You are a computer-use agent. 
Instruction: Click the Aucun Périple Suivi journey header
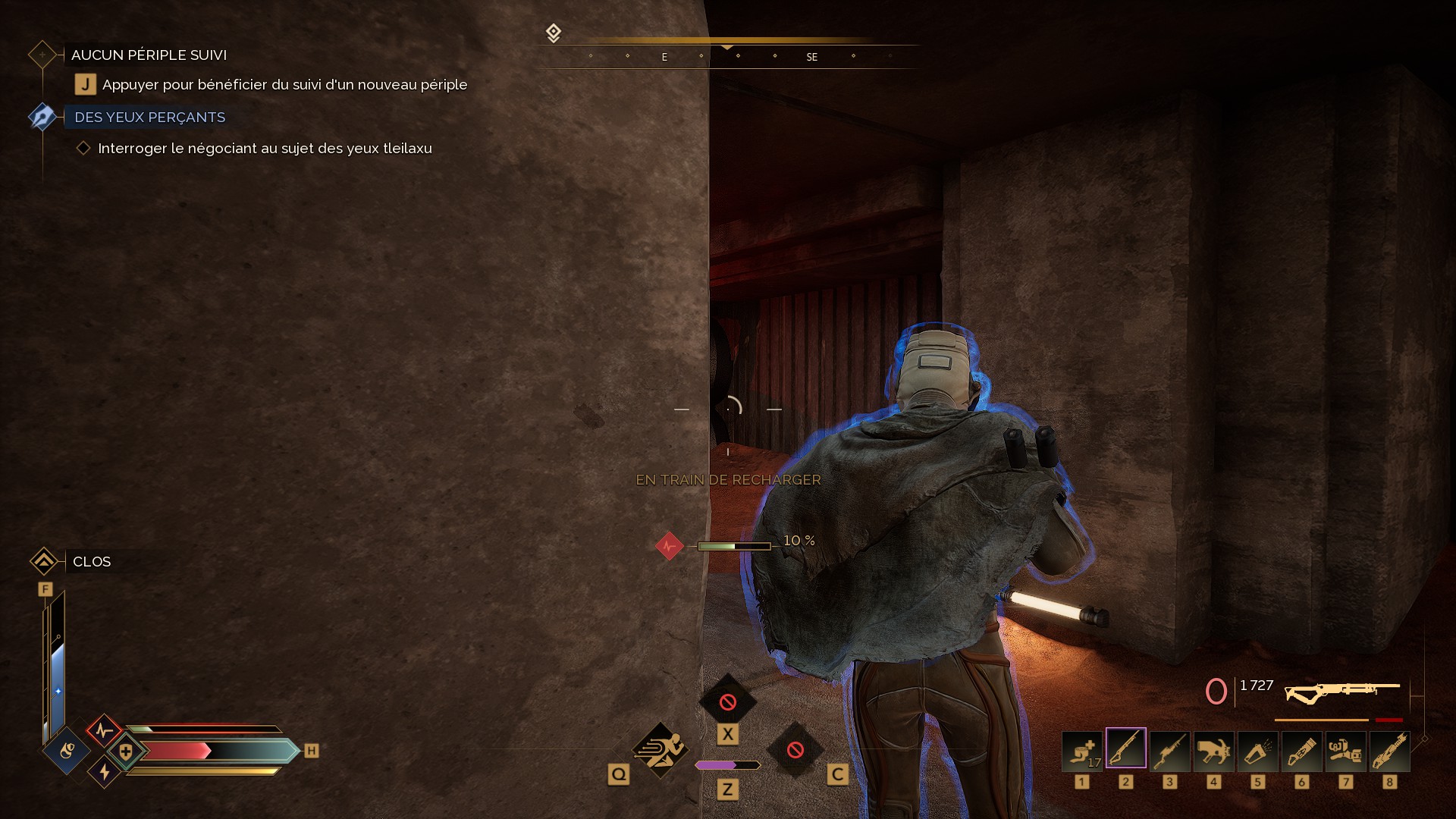[x=149, y=55]
